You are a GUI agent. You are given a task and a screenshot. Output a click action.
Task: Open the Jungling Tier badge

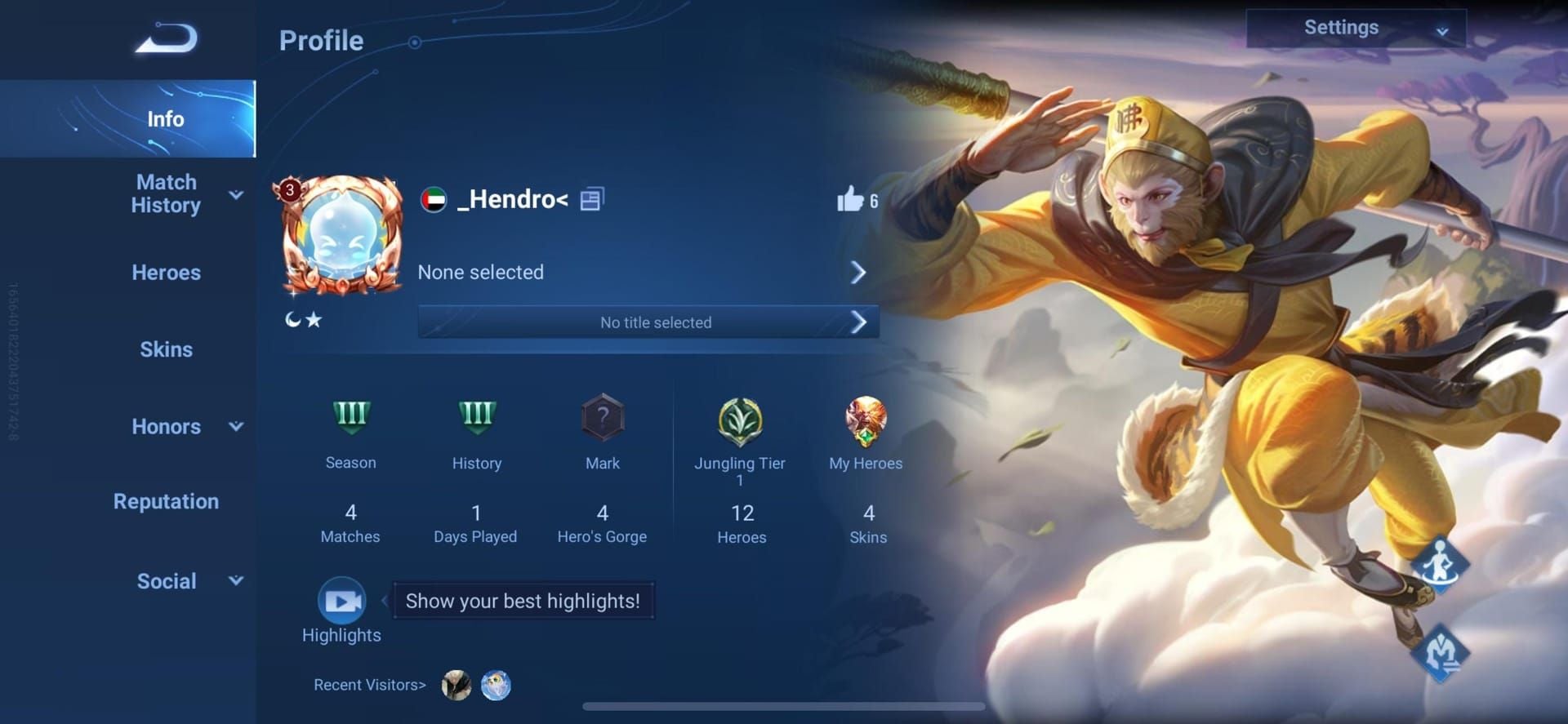pyautogui.click(x=740, y=420)
